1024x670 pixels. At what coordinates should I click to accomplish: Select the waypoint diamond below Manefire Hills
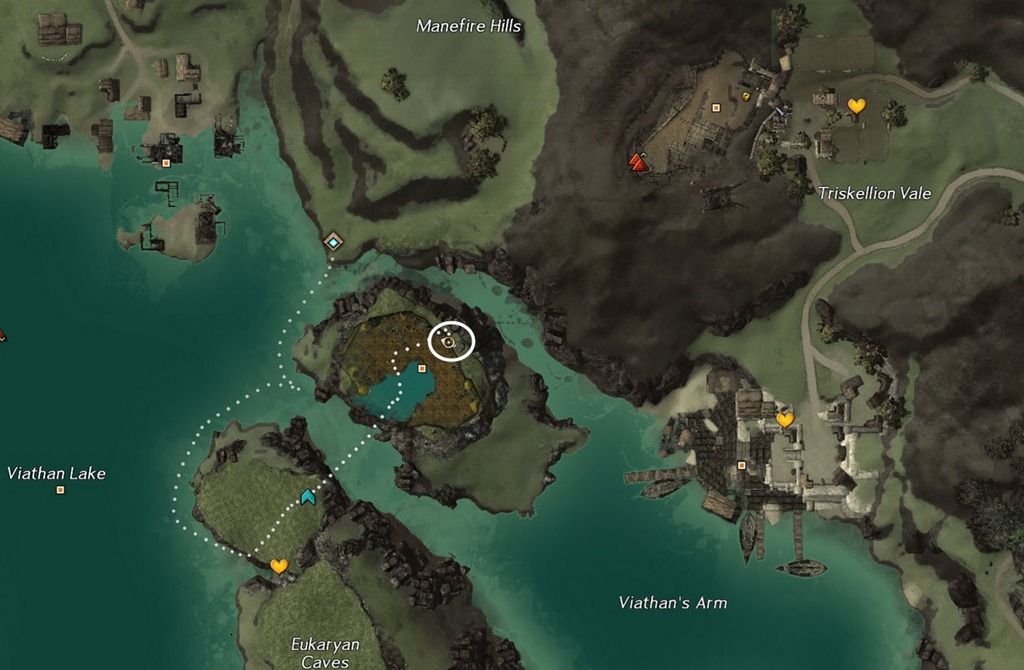point(332,242)
